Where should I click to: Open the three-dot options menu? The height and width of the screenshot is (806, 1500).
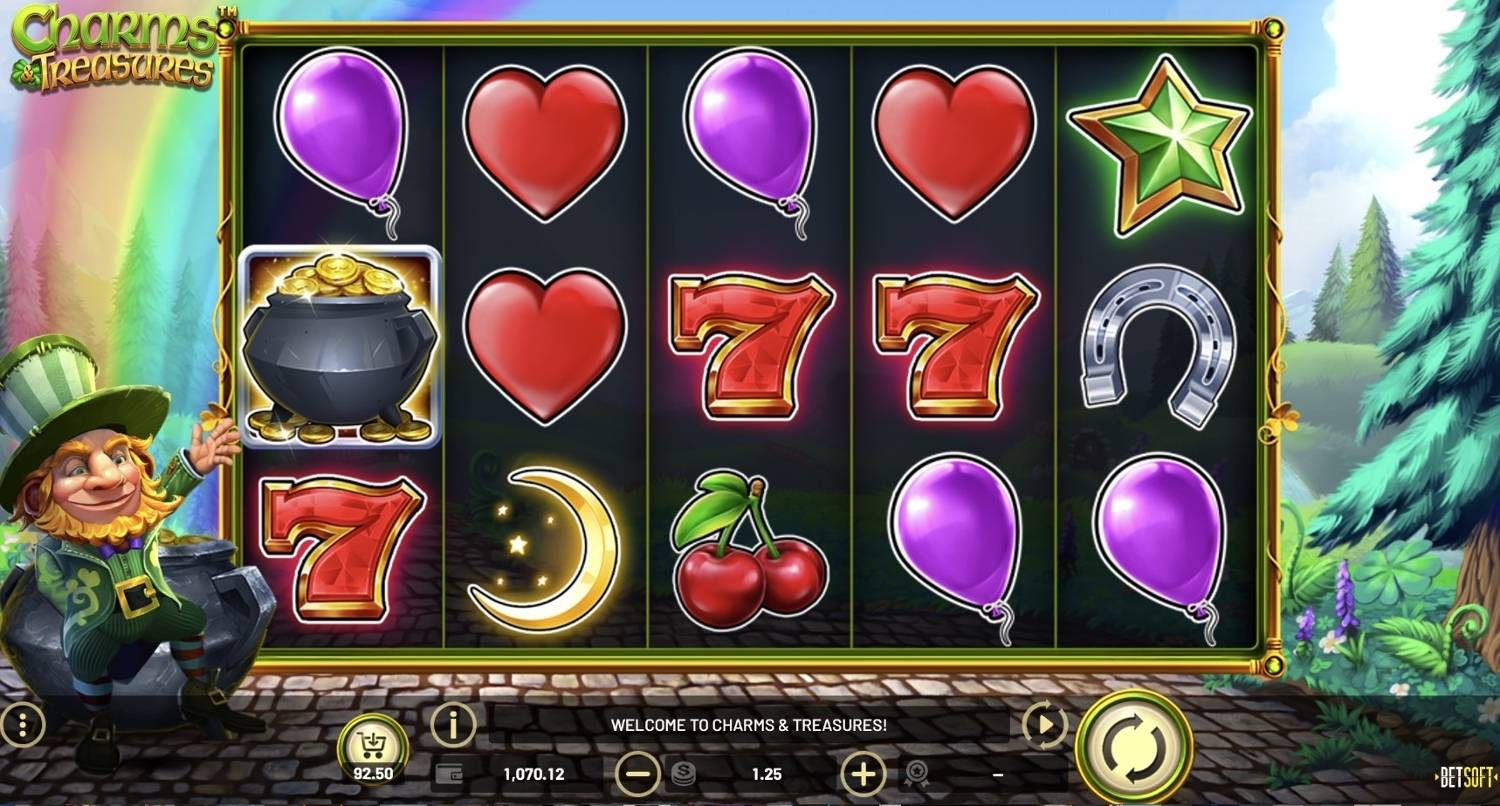22,725
